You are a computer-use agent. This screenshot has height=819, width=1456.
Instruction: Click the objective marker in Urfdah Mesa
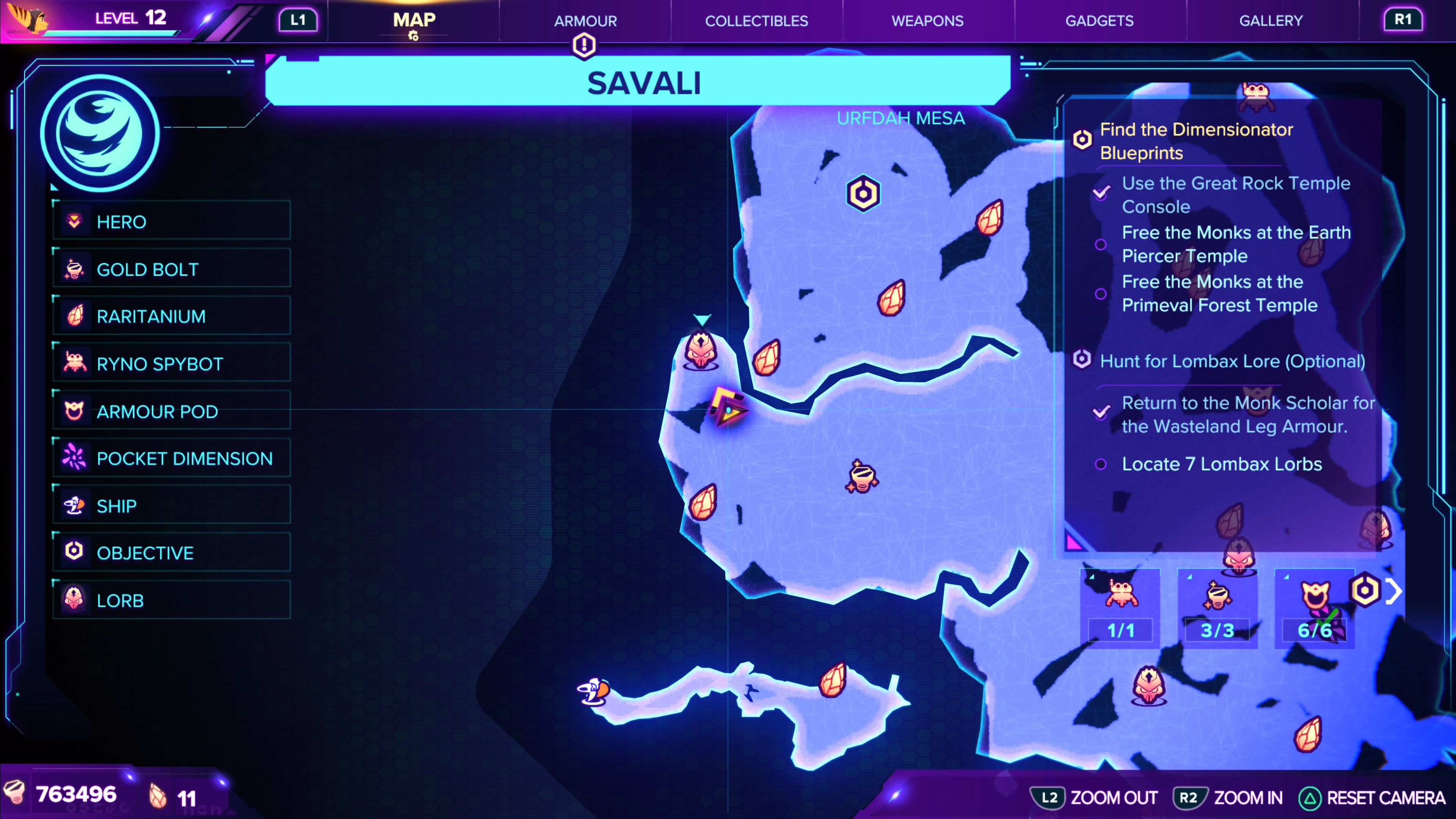coord(863,194)
